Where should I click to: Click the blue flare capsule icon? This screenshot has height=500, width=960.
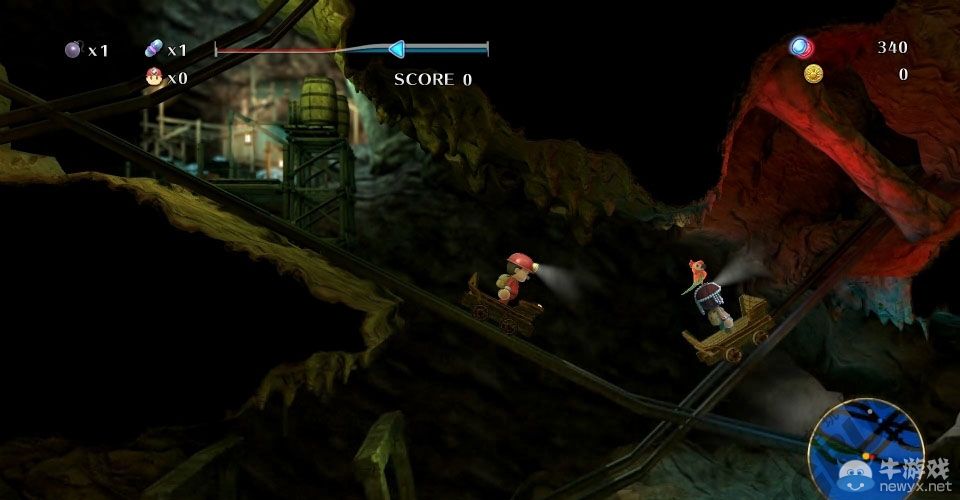(x=153, y=49)
